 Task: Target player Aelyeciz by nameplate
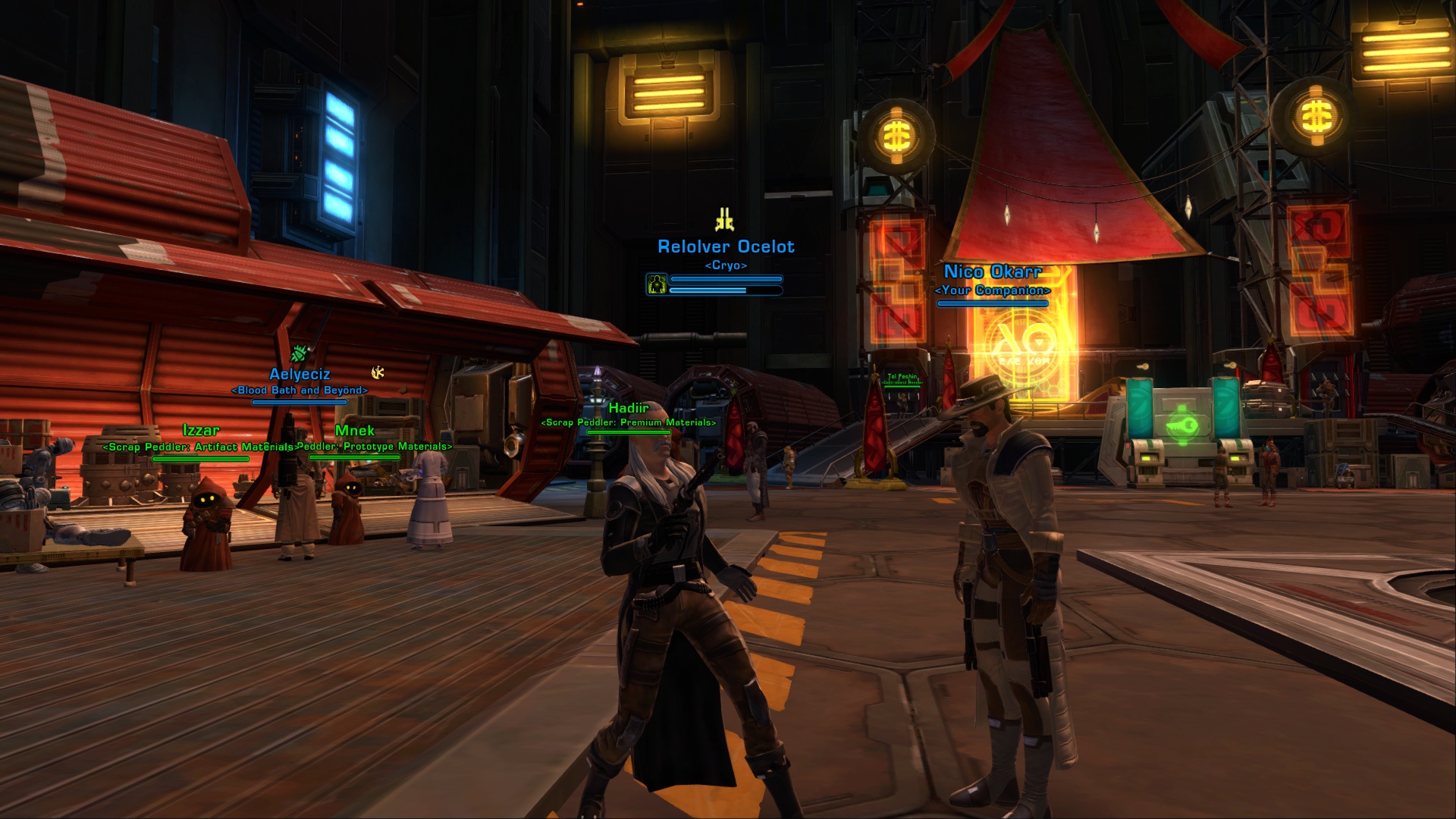pyautogui.click(x=300, y=375)
